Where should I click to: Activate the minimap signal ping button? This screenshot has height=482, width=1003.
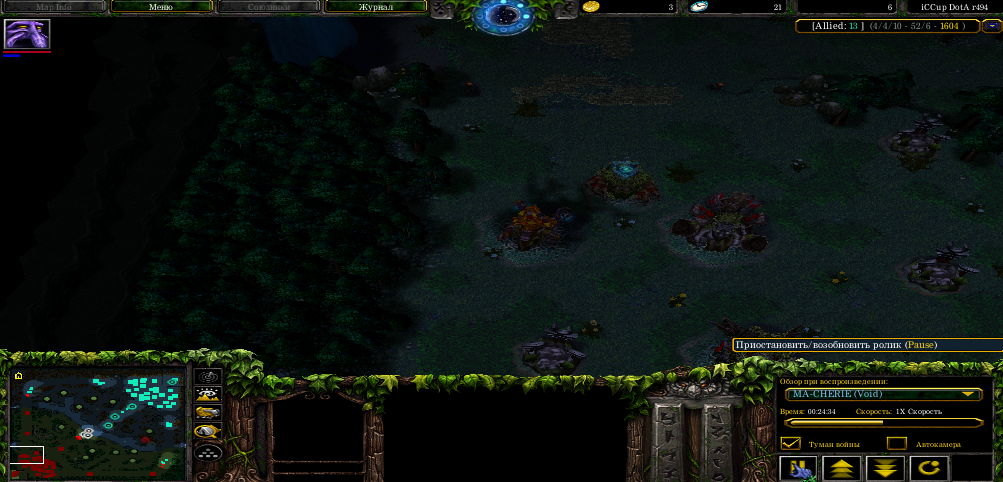tap(208, 376)
